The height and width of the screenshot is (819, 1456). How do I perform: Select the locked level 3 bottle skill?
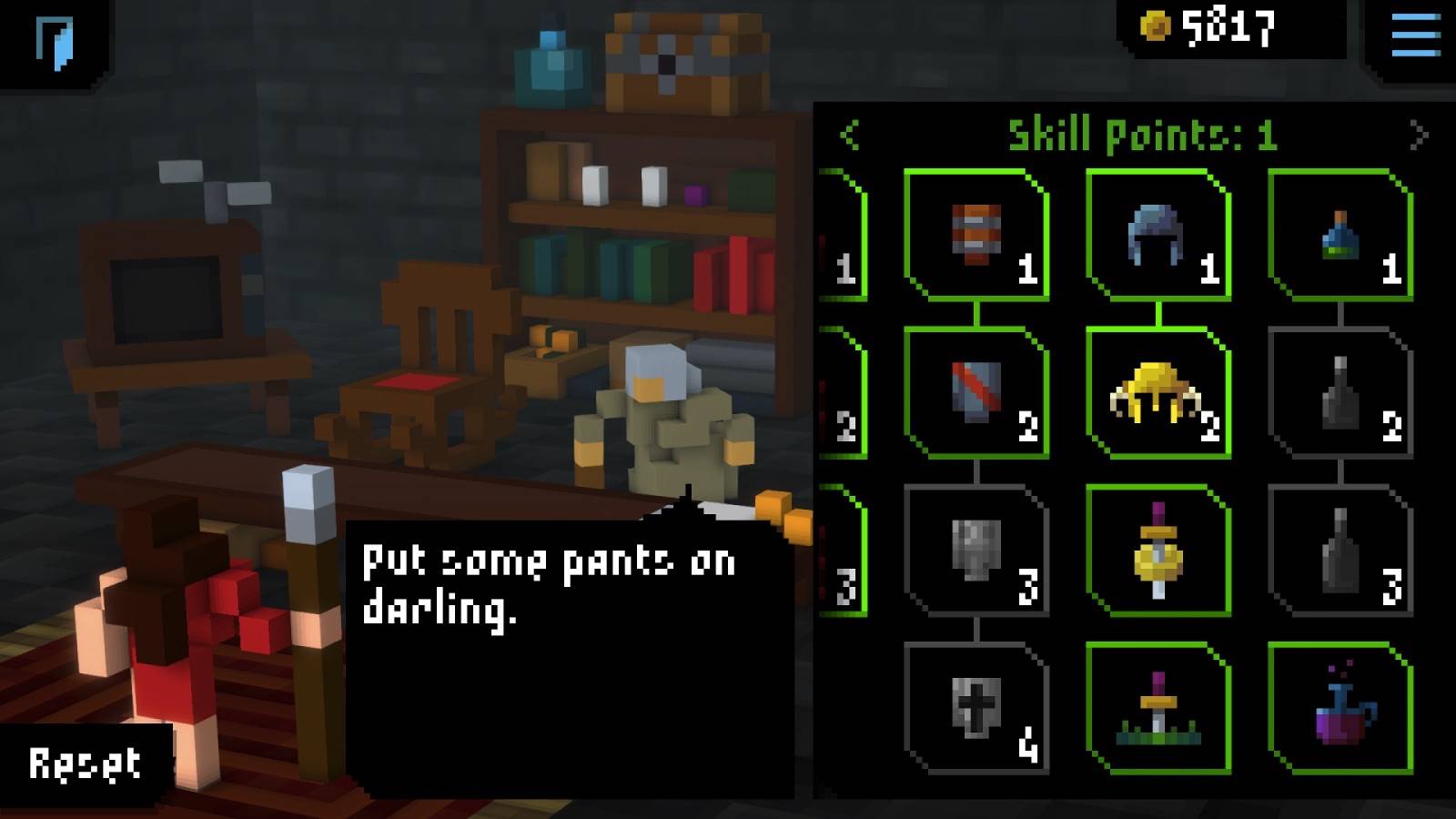click(1340, 551)
